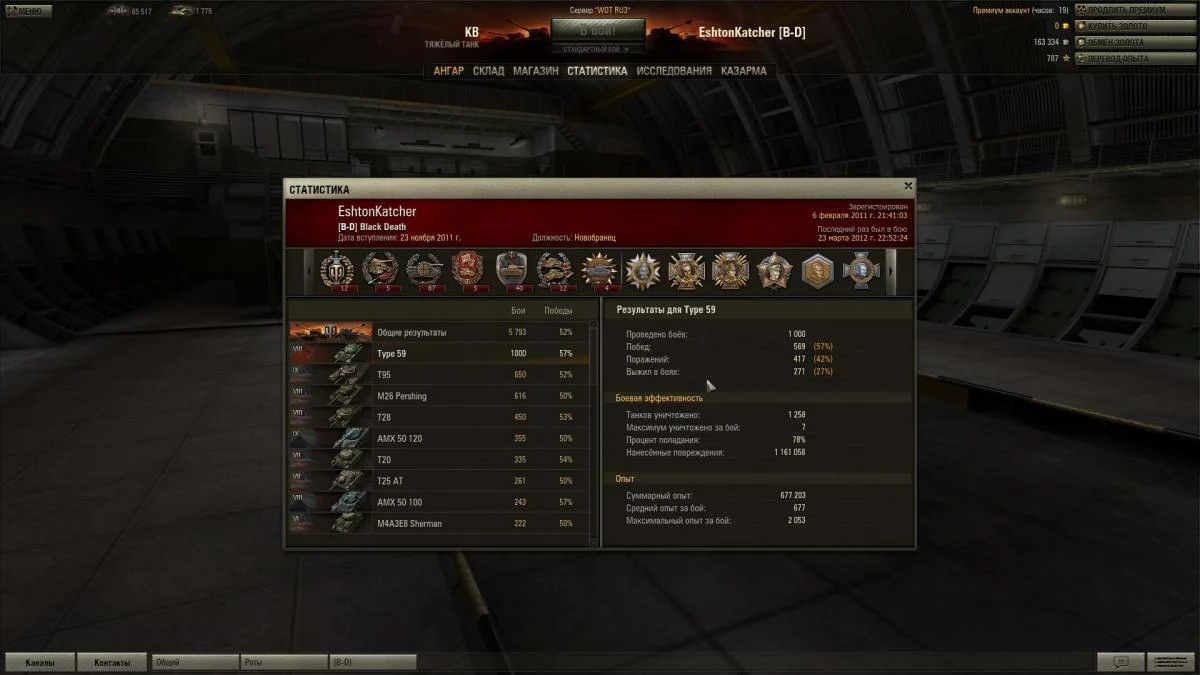Image resolution: width=1200 pixels, height=675 pixels.
Task: Open the Контакты list
Action: point(111,662)
